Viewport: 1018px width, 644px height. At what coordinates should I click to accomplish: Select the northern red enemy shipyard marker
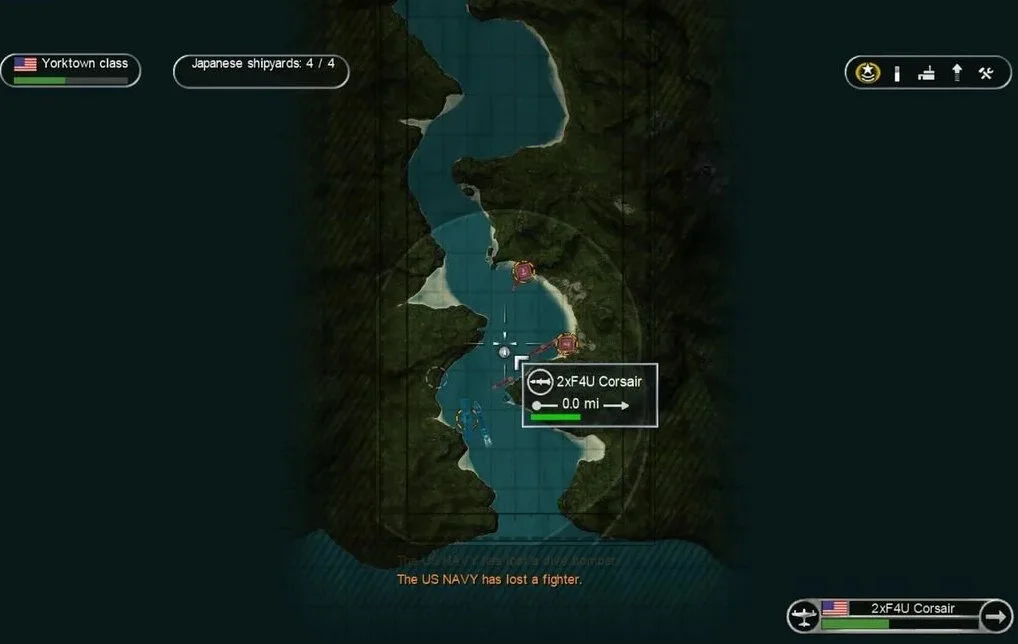523,271
